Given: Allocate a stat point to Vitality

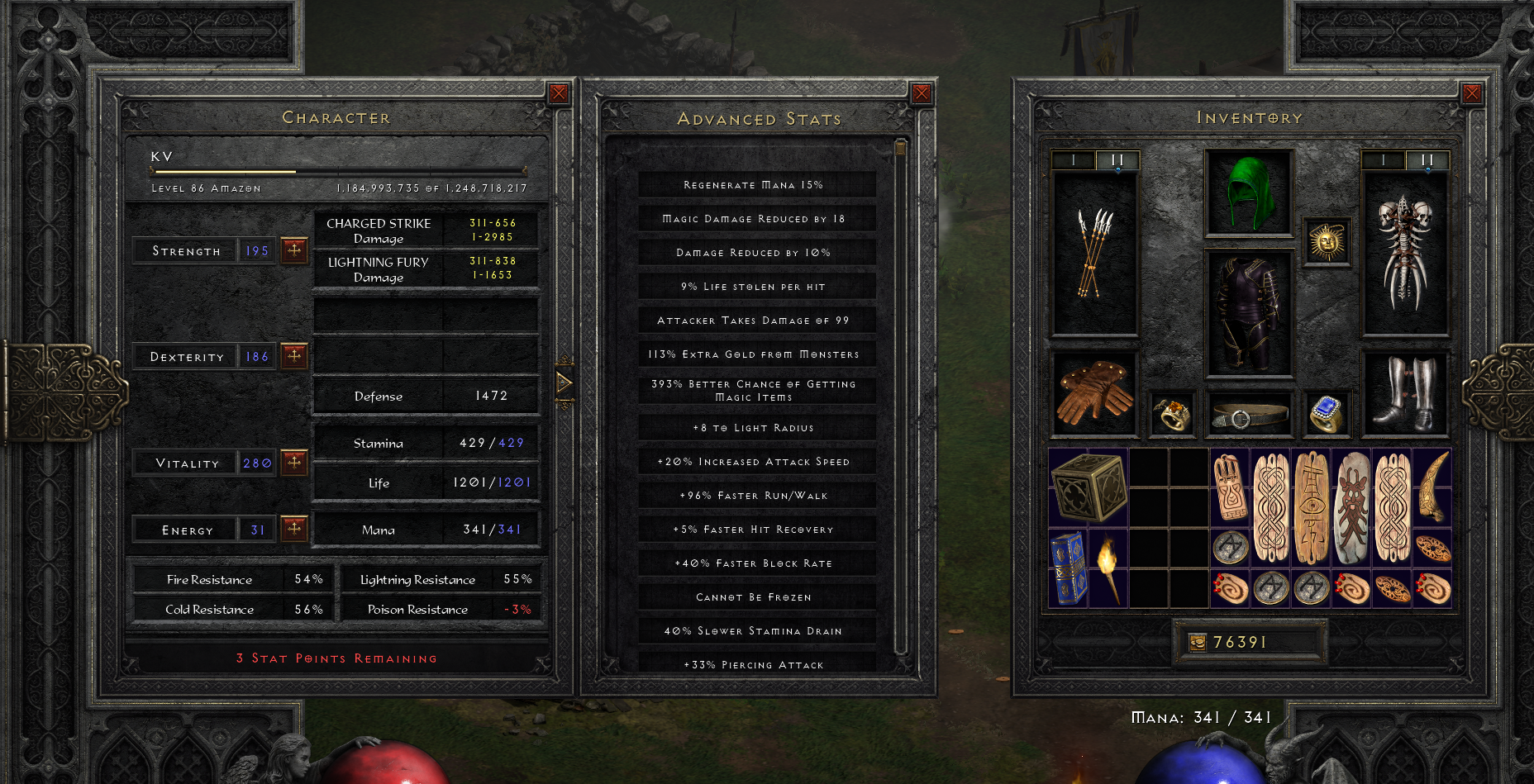Looking at the screenshot, I should 294,463.
